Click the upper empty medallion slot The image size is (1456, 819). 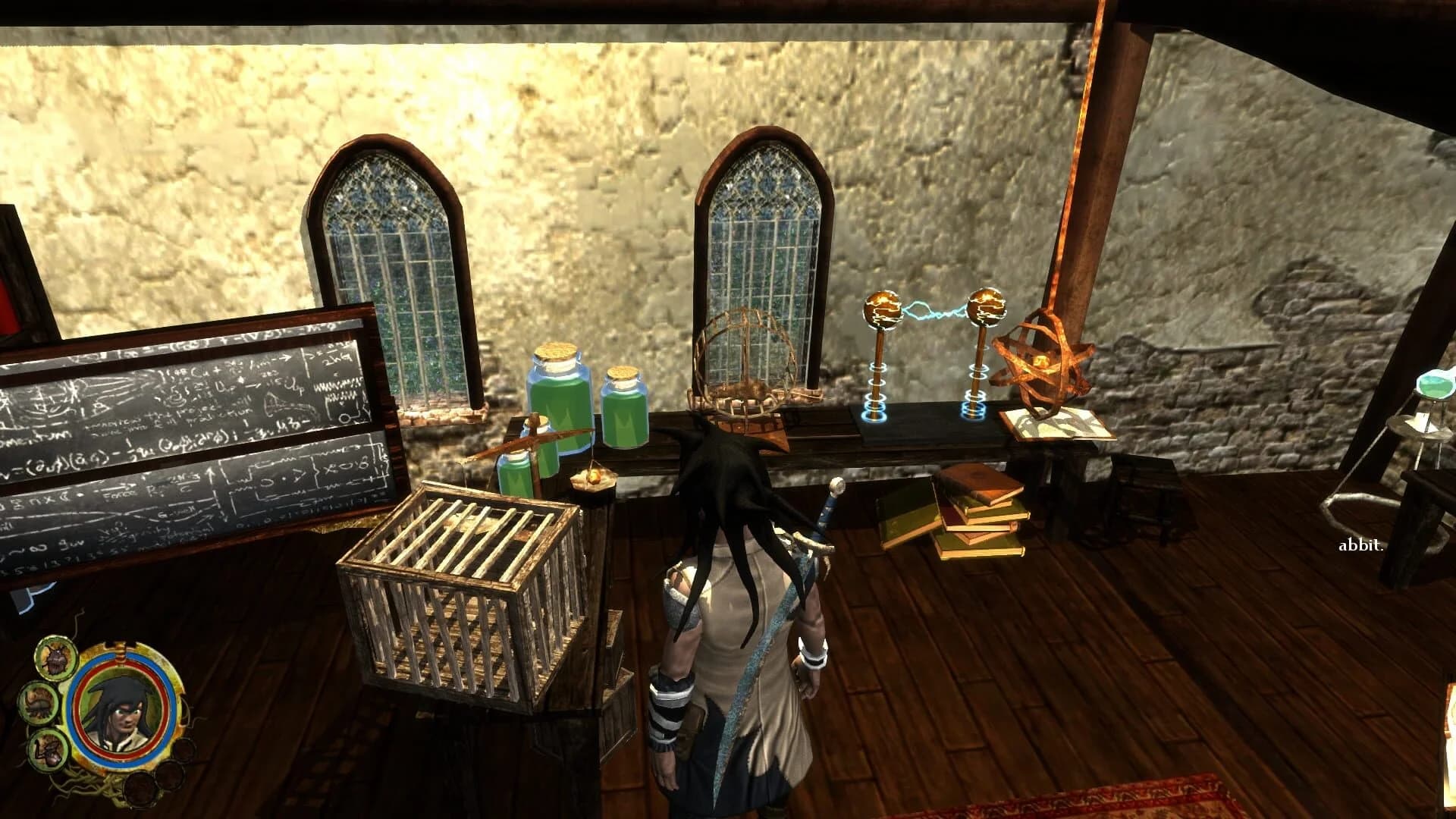(187, 749)
